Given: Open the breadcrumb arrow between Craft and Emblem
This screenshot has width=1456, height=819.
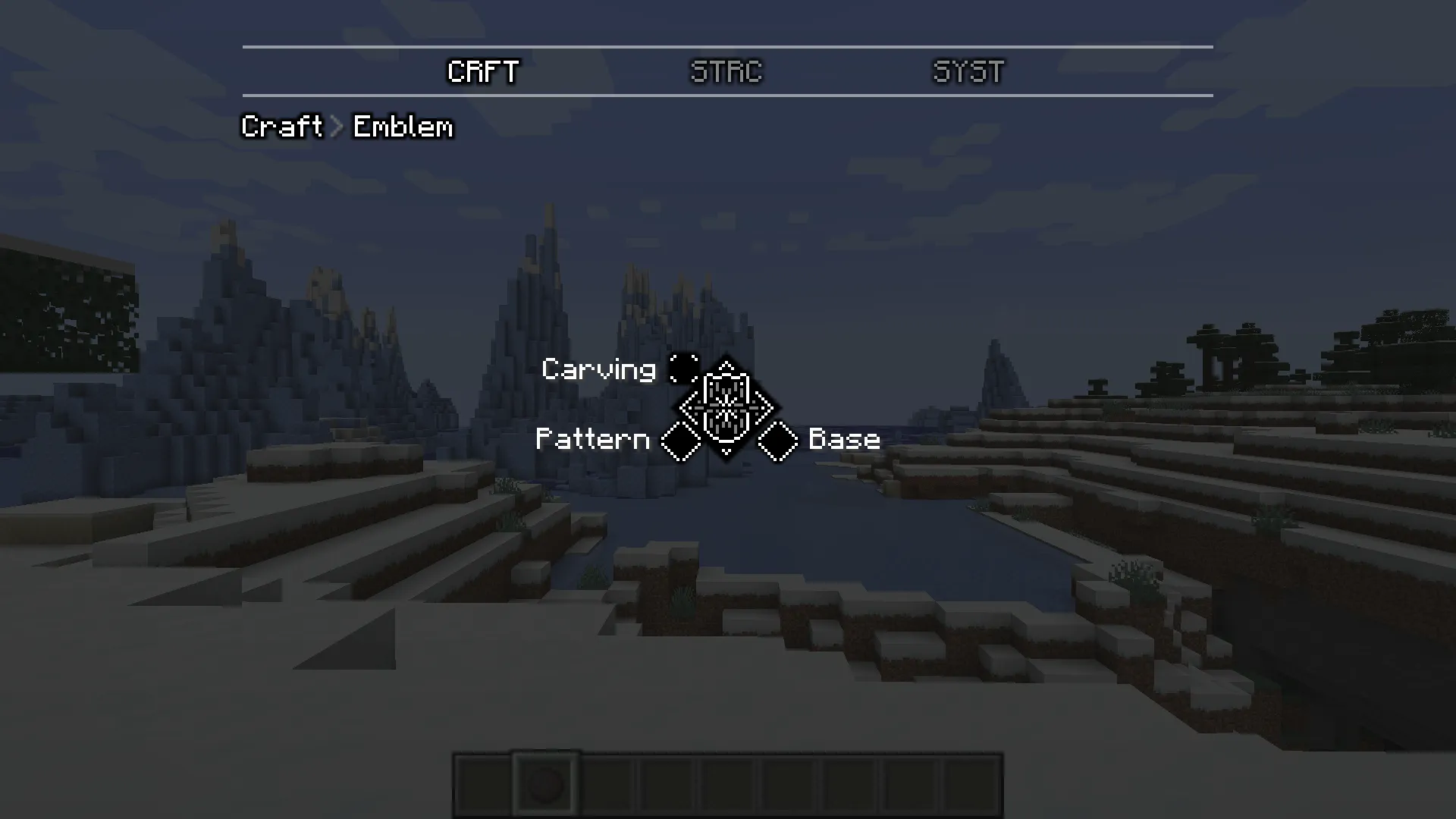Looking at the screenshot, I should click(x=335, y=127).
